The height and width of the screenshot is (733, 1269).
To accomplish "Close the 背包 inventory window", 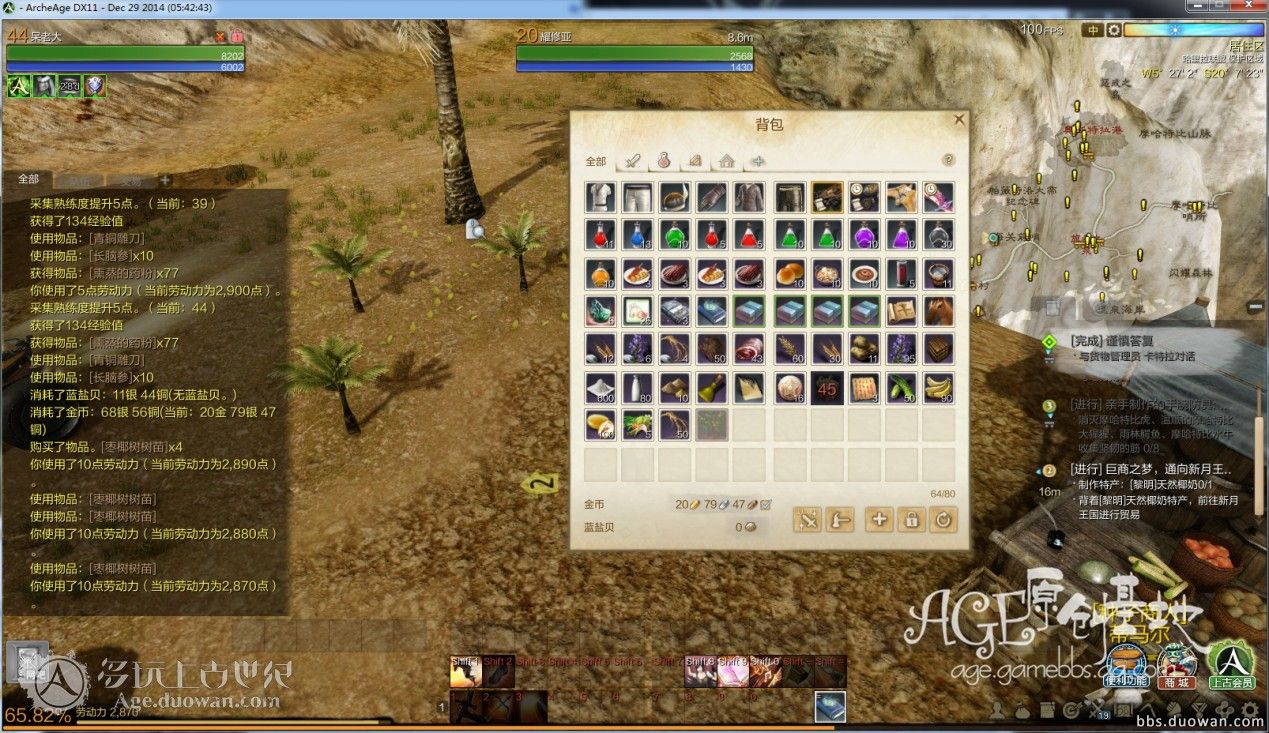I will tap(959, 120).
